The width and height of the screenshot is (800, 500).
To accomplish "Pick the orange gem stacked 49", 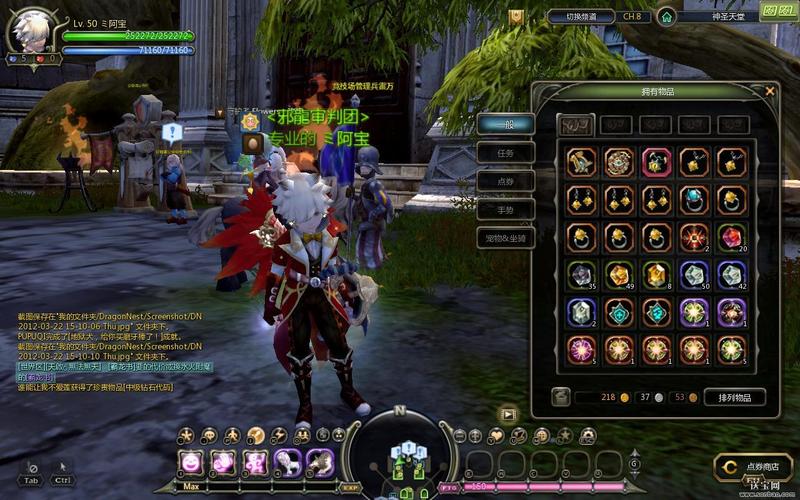I will (x=618, y=275).
